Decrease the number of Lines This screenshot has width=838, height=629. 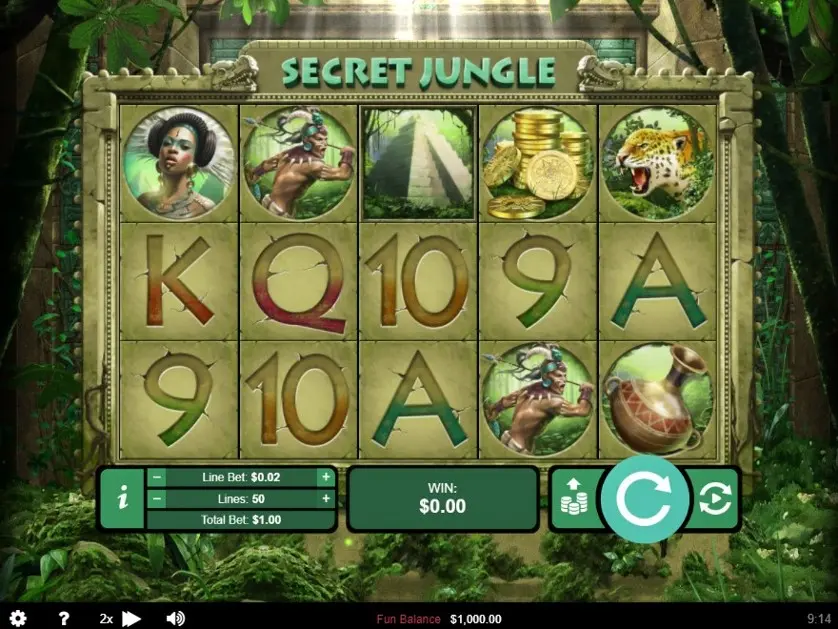point(157,498)
